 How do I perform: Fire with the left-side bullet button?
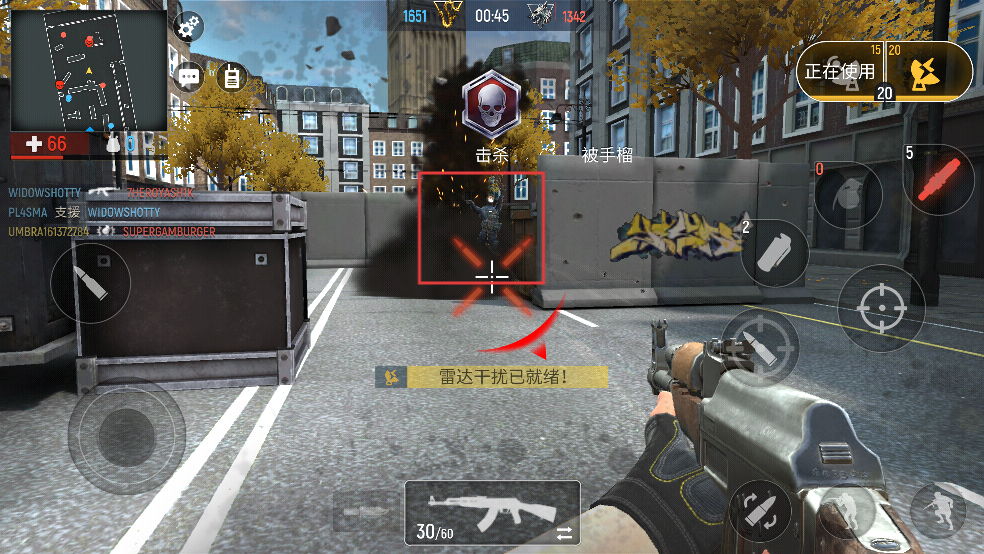(x=90, y=282)
